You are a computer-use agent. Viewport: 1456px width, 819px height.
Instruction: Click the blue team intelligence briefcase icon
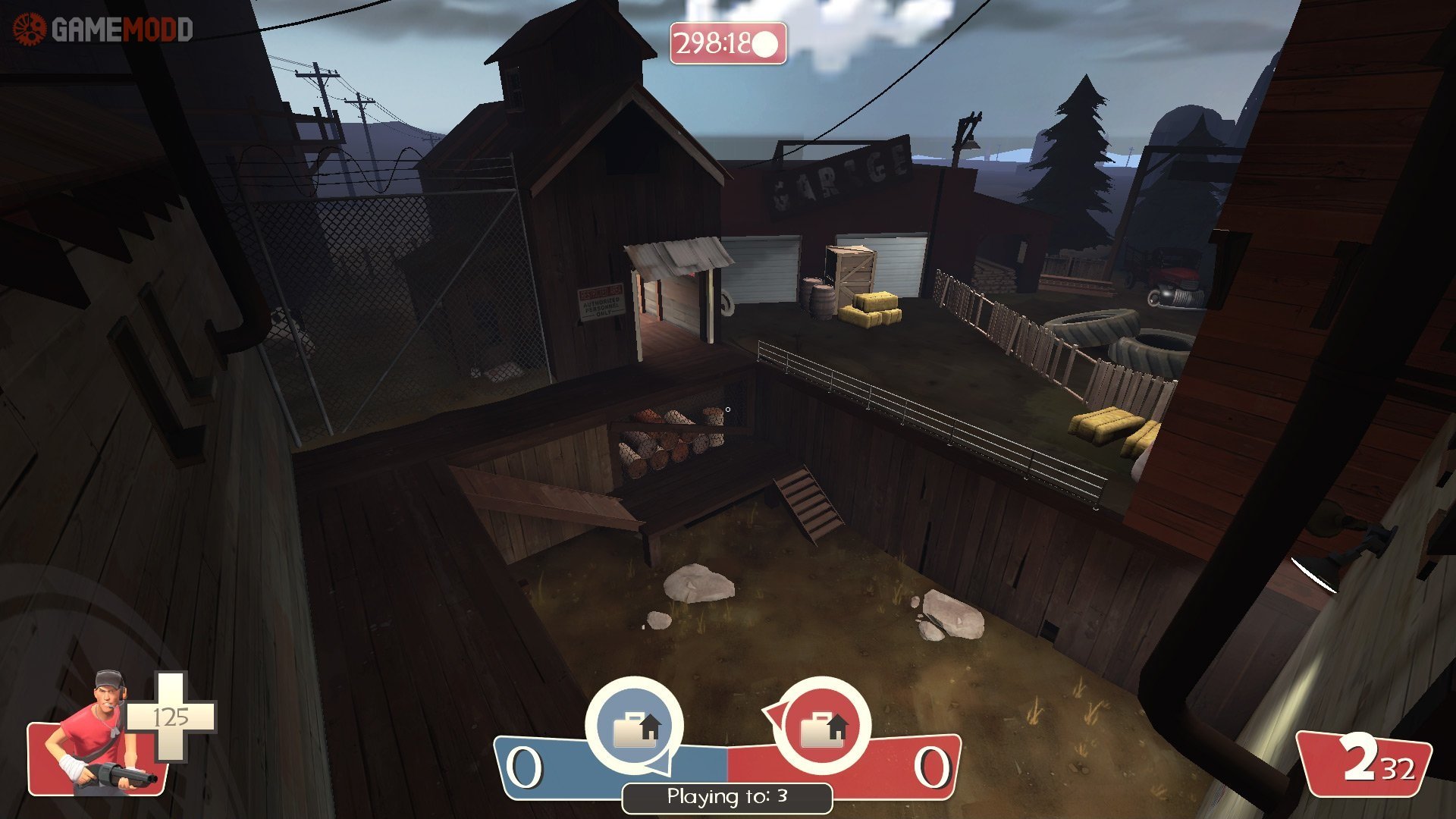635,726
